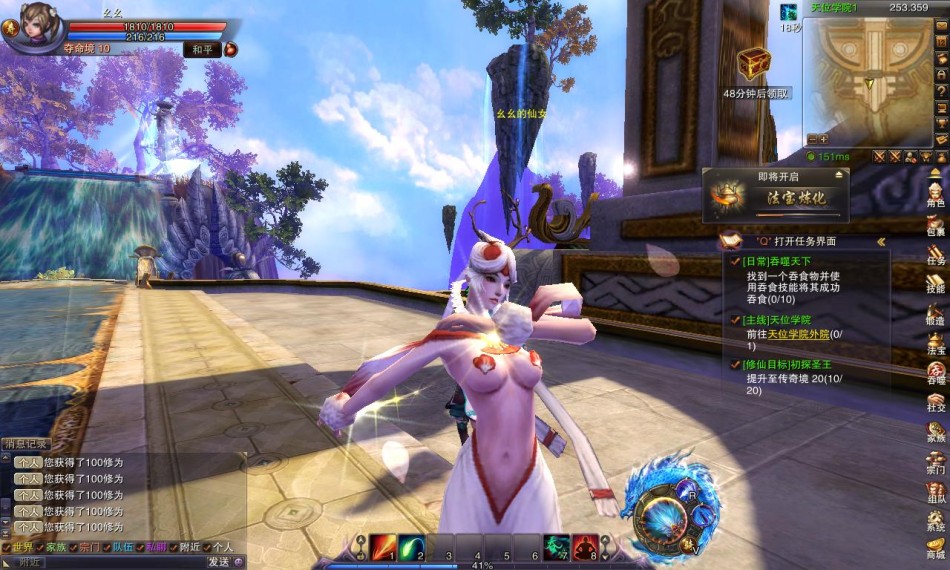Screen dimensions: 950x570
Task: Collapse the quest tracker with double arrow
Action: pyautogui.click(x=881, y=242)
